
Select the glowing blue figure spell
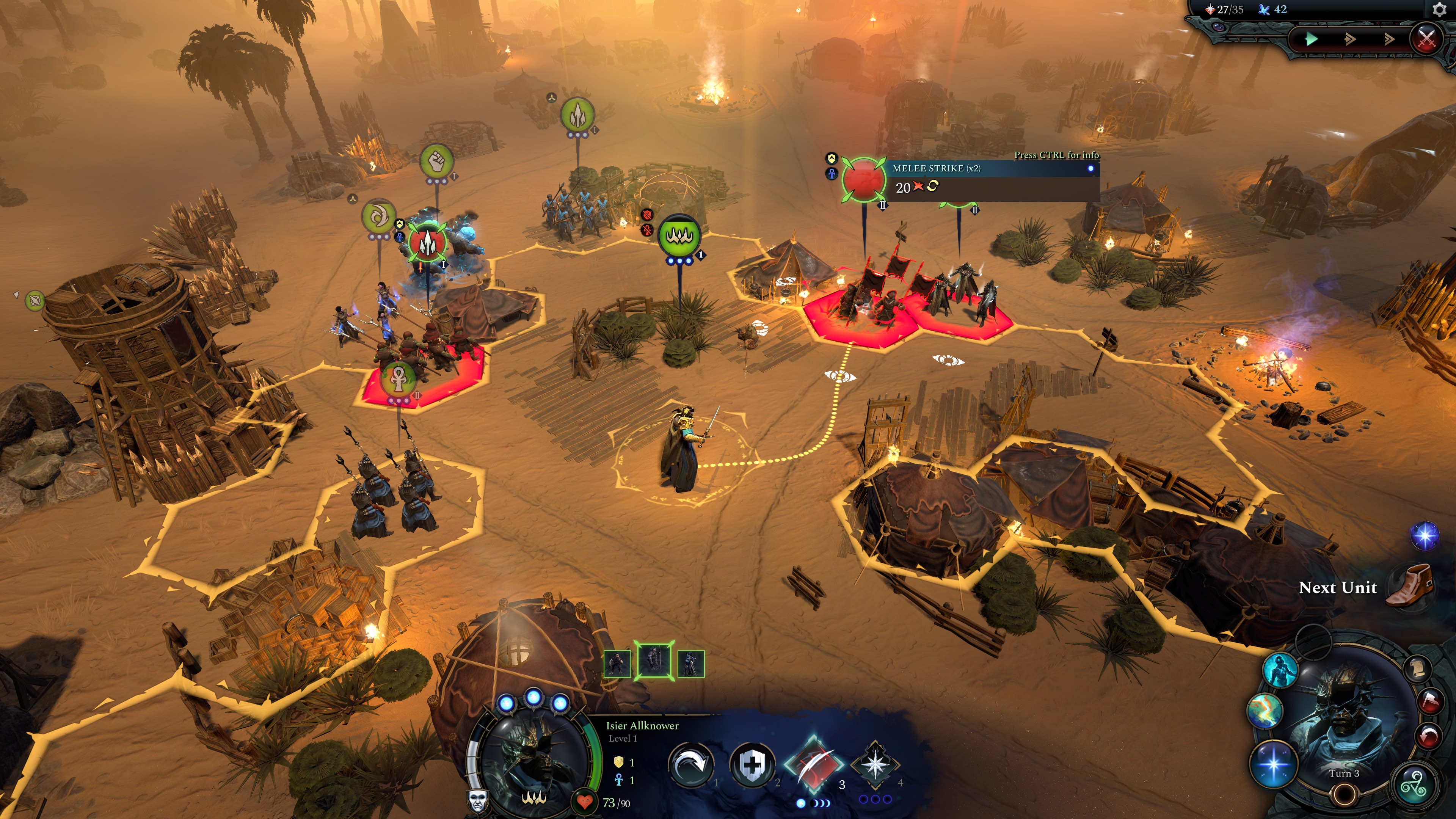1280,671
